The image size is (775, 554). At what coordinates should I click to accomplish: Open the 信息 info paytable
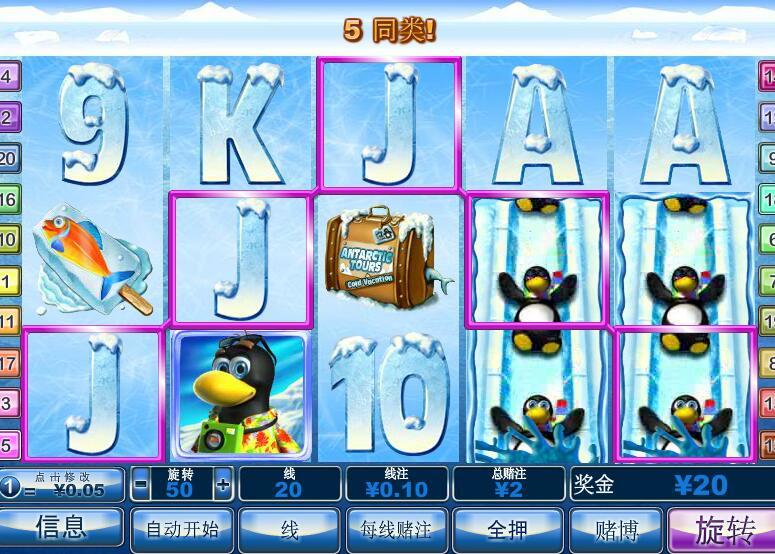point(62,528)
